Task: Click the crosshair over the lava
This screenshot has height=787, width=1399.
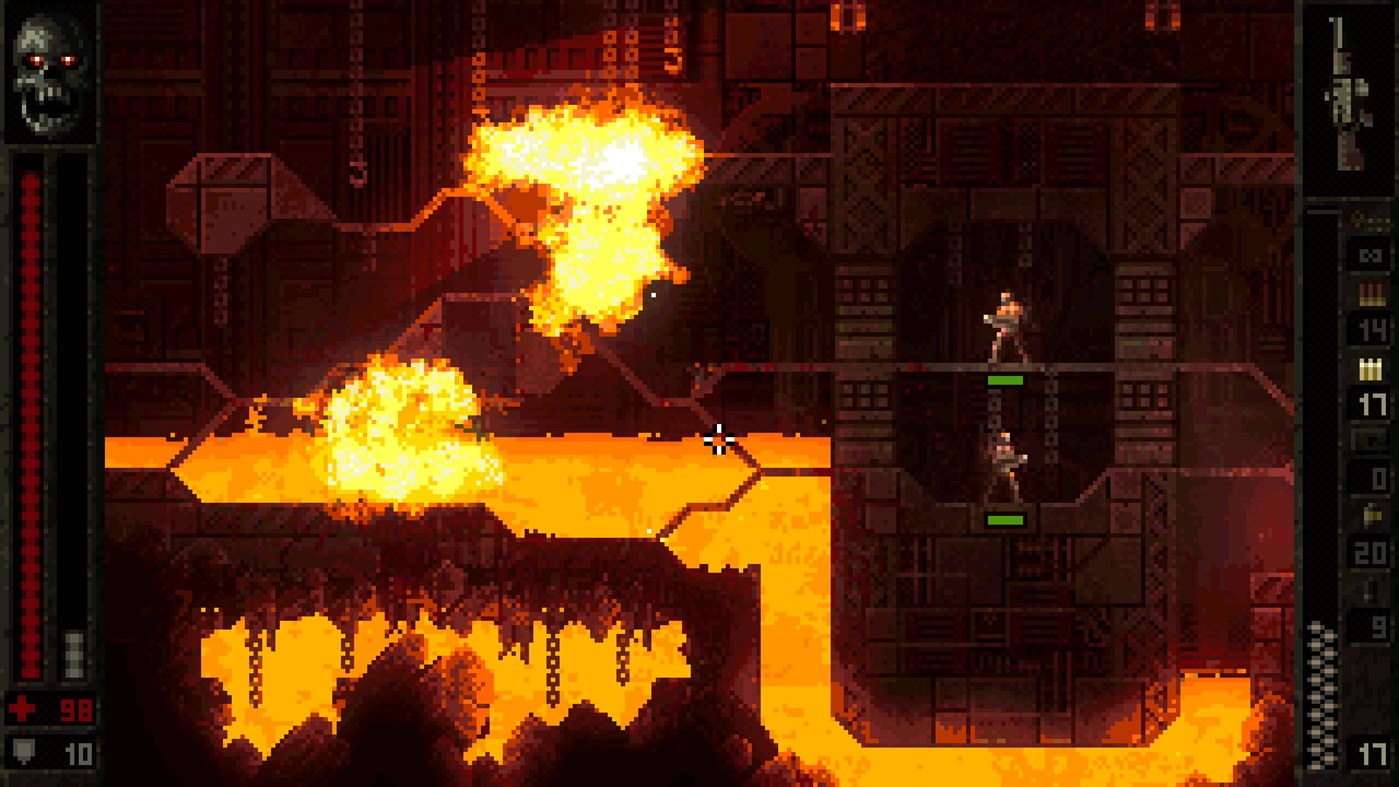Action: click(719, 441)
